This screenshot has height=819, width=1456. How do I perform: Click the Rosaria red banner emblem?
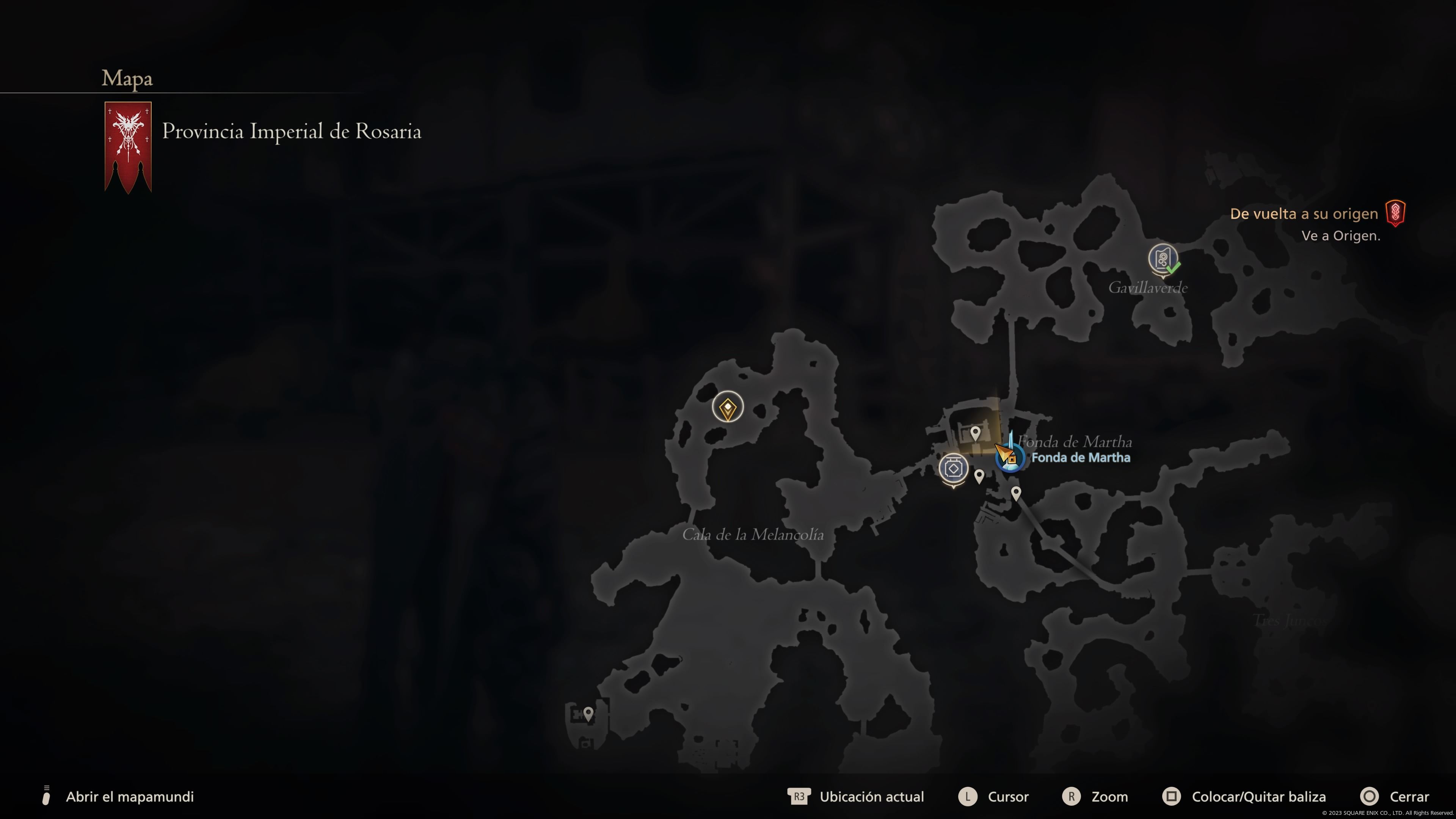(x=128, y=146)
